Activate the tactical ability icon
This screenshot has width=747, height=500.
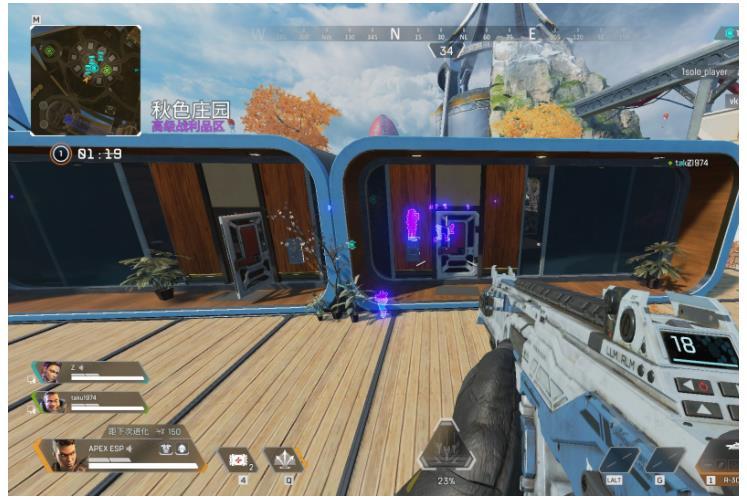283,458
